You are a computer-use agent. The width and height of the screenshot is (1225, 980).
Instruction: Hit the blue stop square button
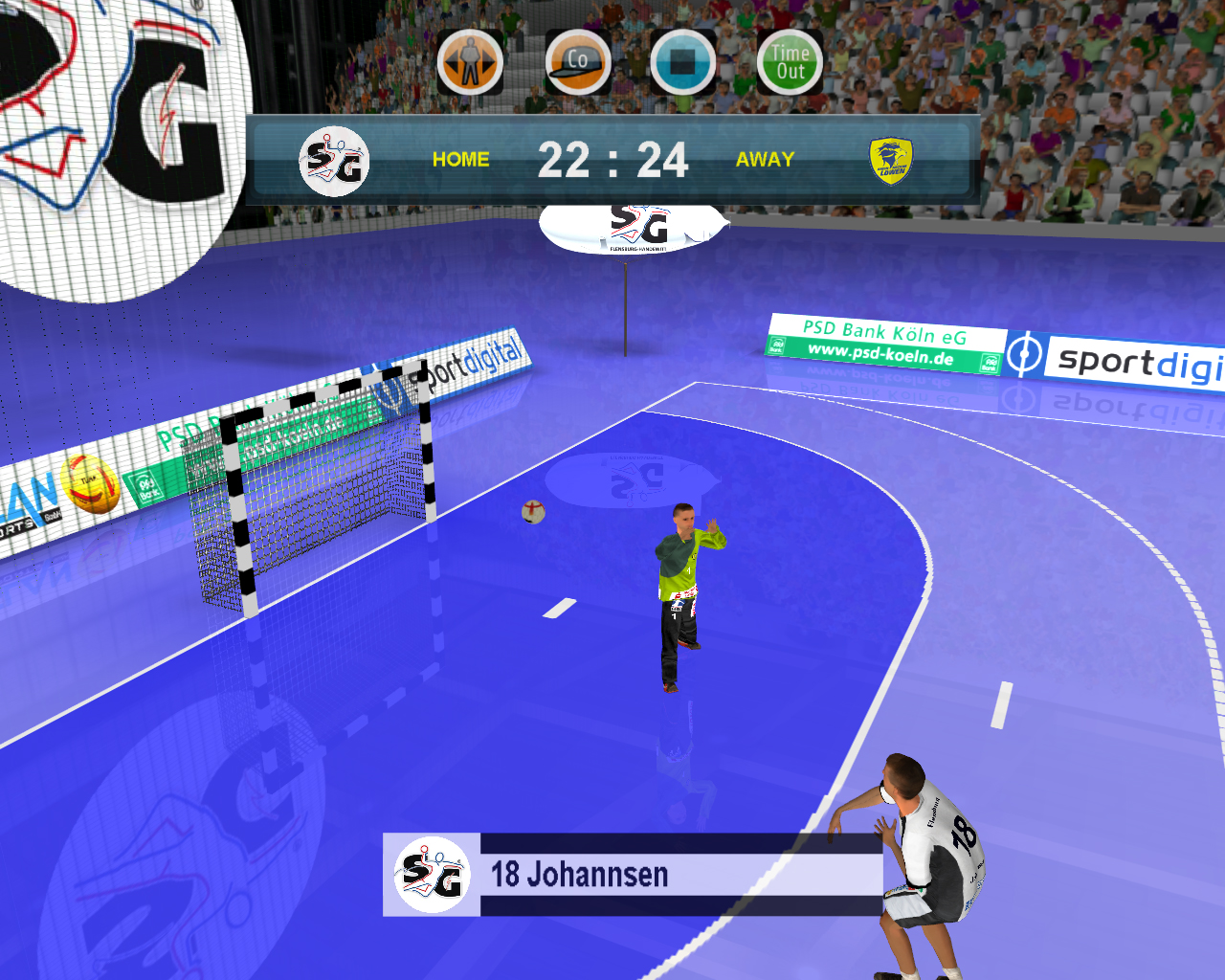click(682, 63)
